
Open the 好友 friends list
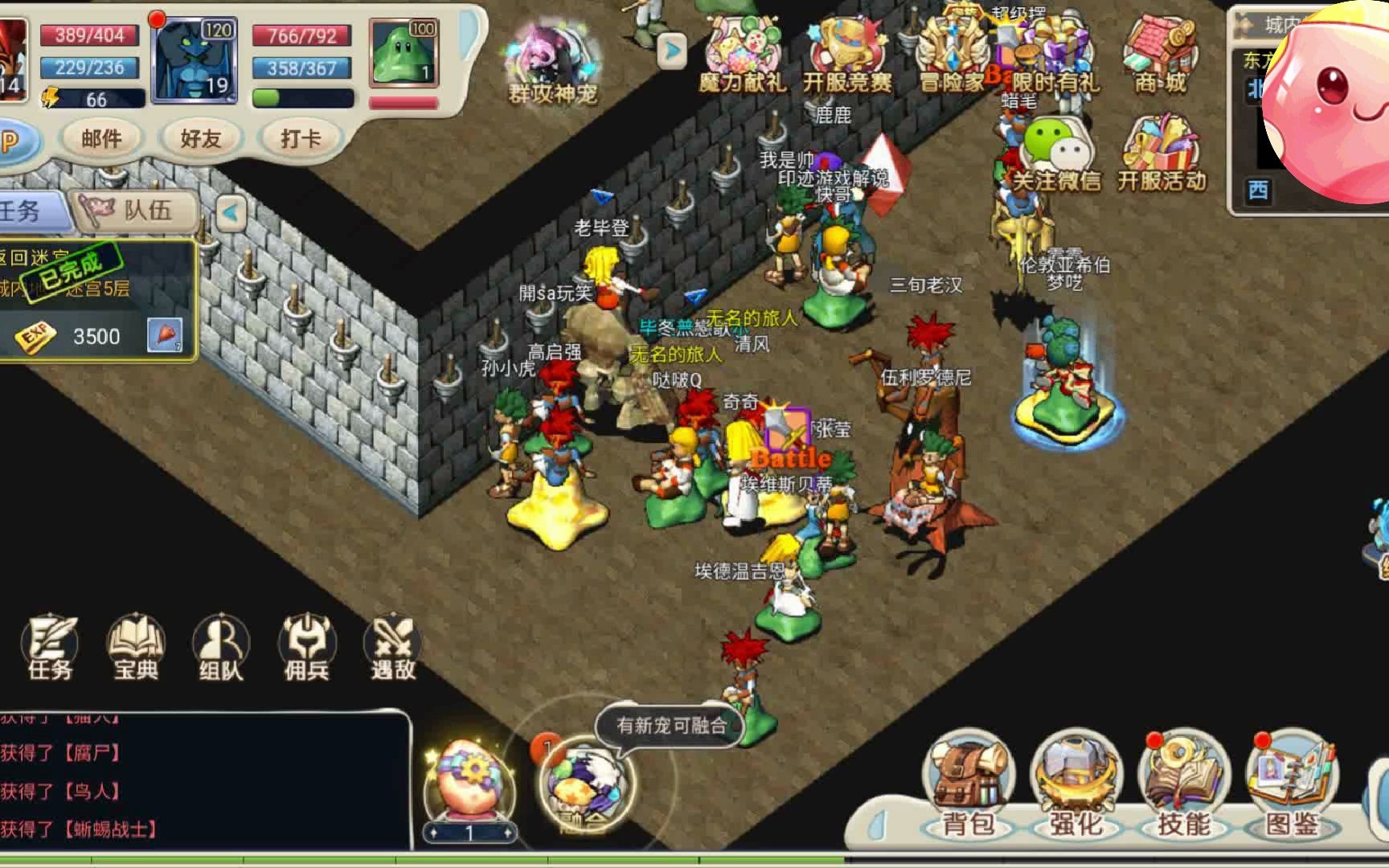(200, 139)
